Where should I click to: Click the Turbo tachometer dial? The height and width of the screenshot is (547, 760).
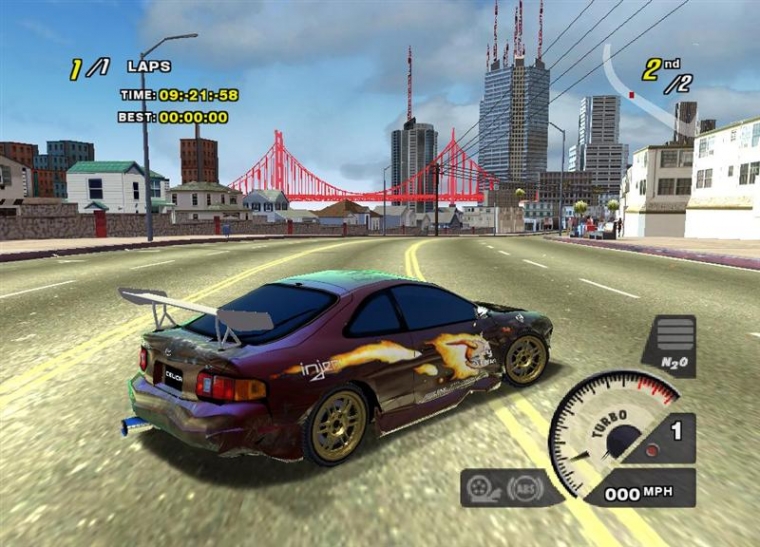coord(610,430)
